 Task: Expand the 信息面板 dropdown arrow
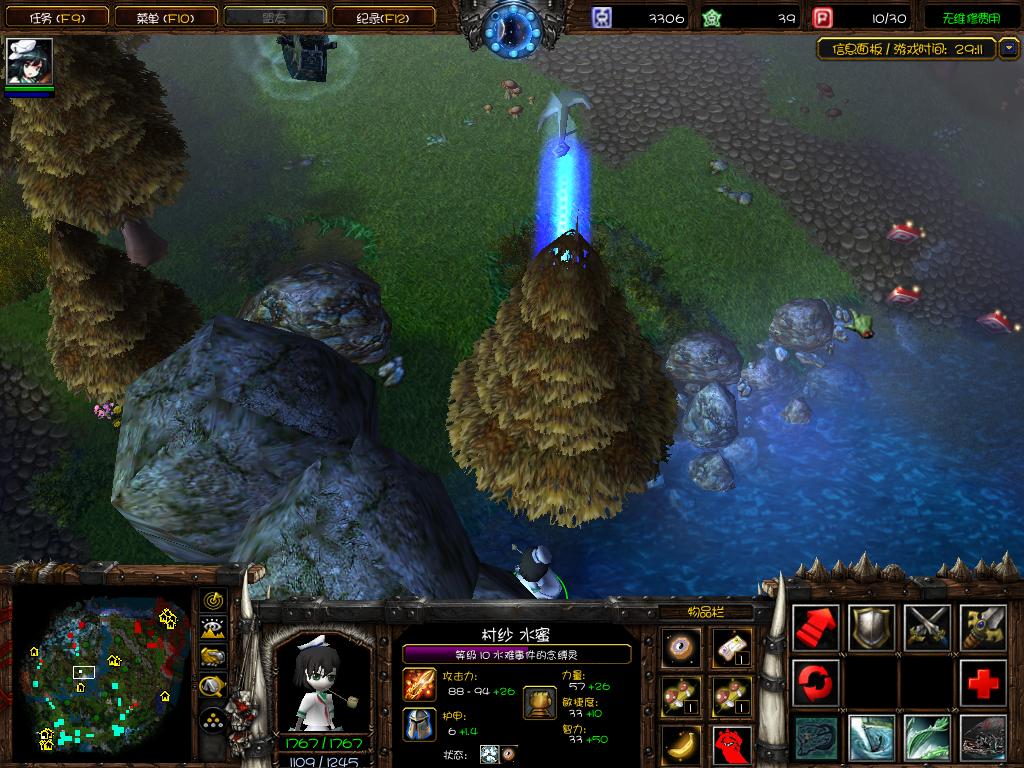pos(1007,47)
